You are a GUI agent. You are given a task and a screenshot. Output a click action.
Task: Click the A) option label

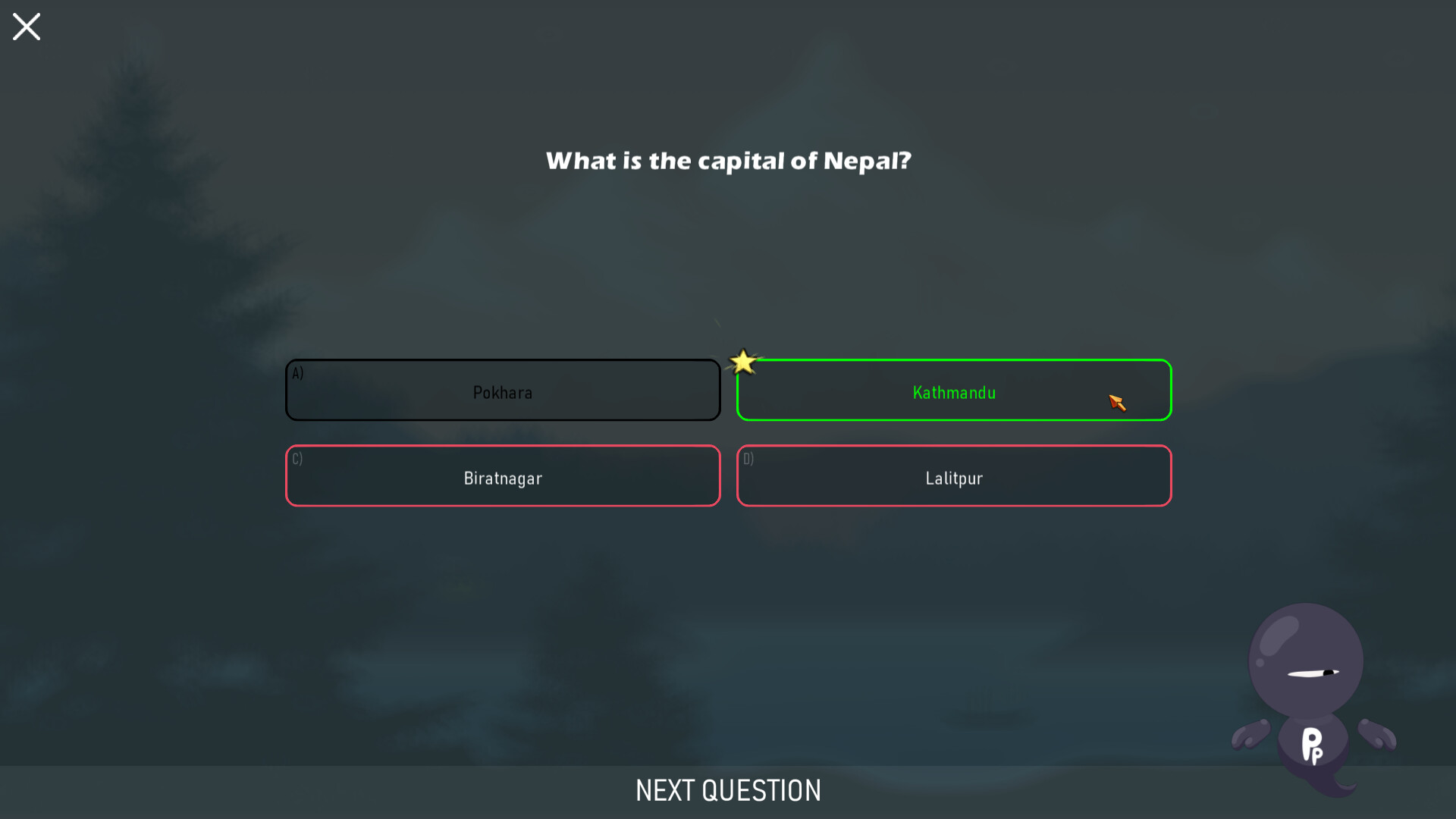[297, 372]
